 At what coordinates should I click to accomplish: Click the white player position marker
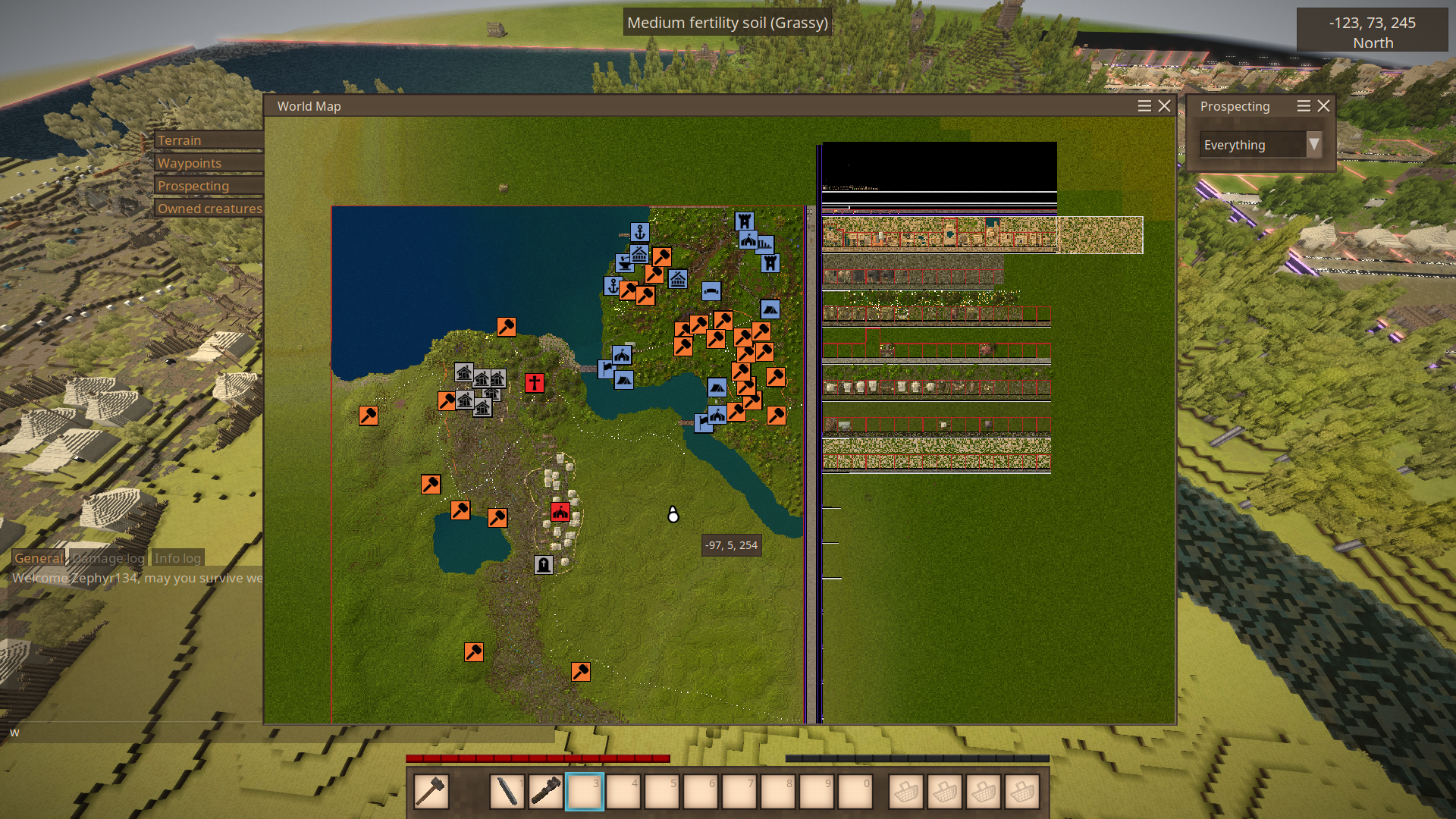[673, 516]
